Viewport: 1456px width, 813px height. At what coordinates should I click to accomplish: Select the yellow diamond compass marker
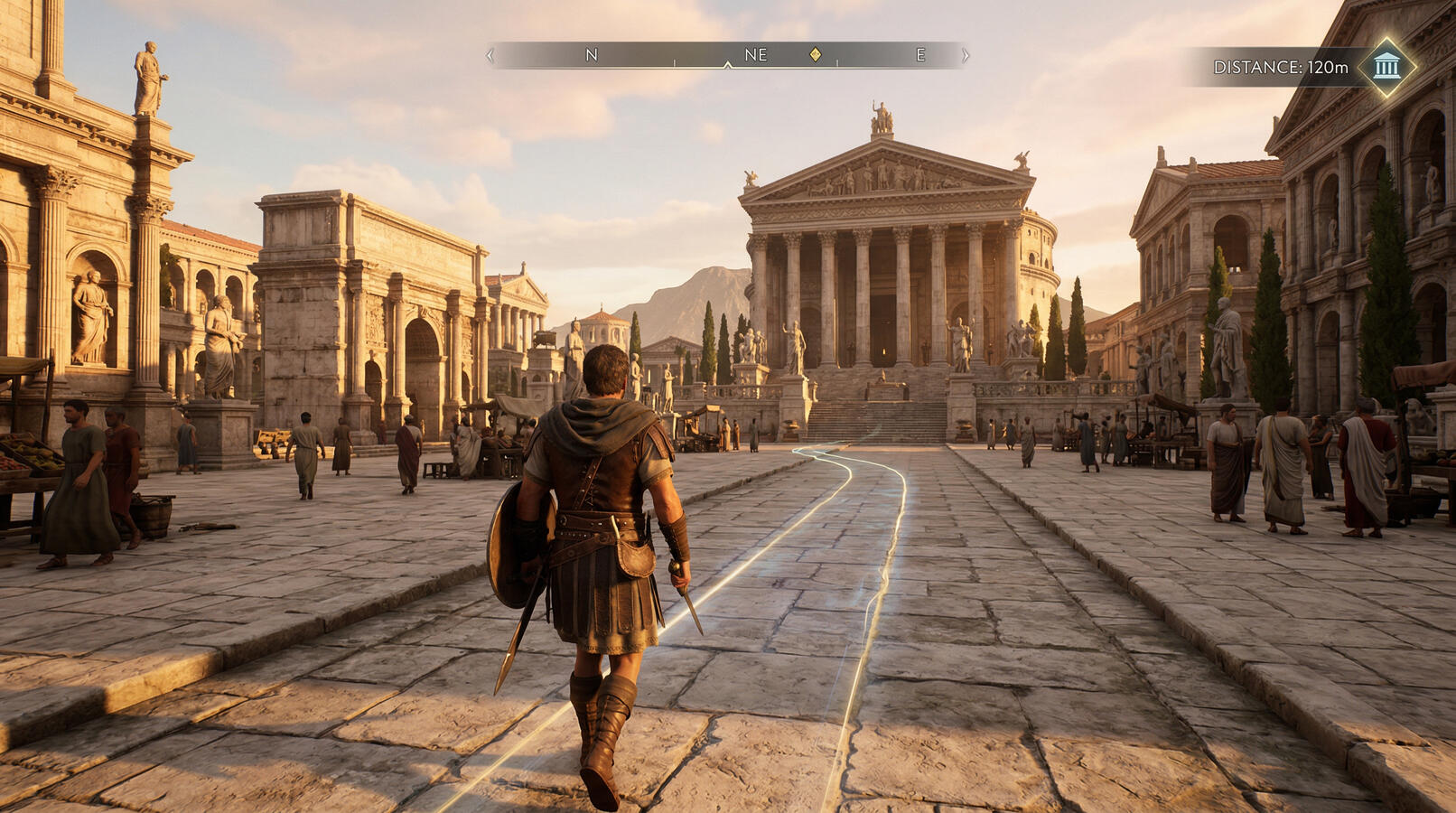[x=816, y=55]
